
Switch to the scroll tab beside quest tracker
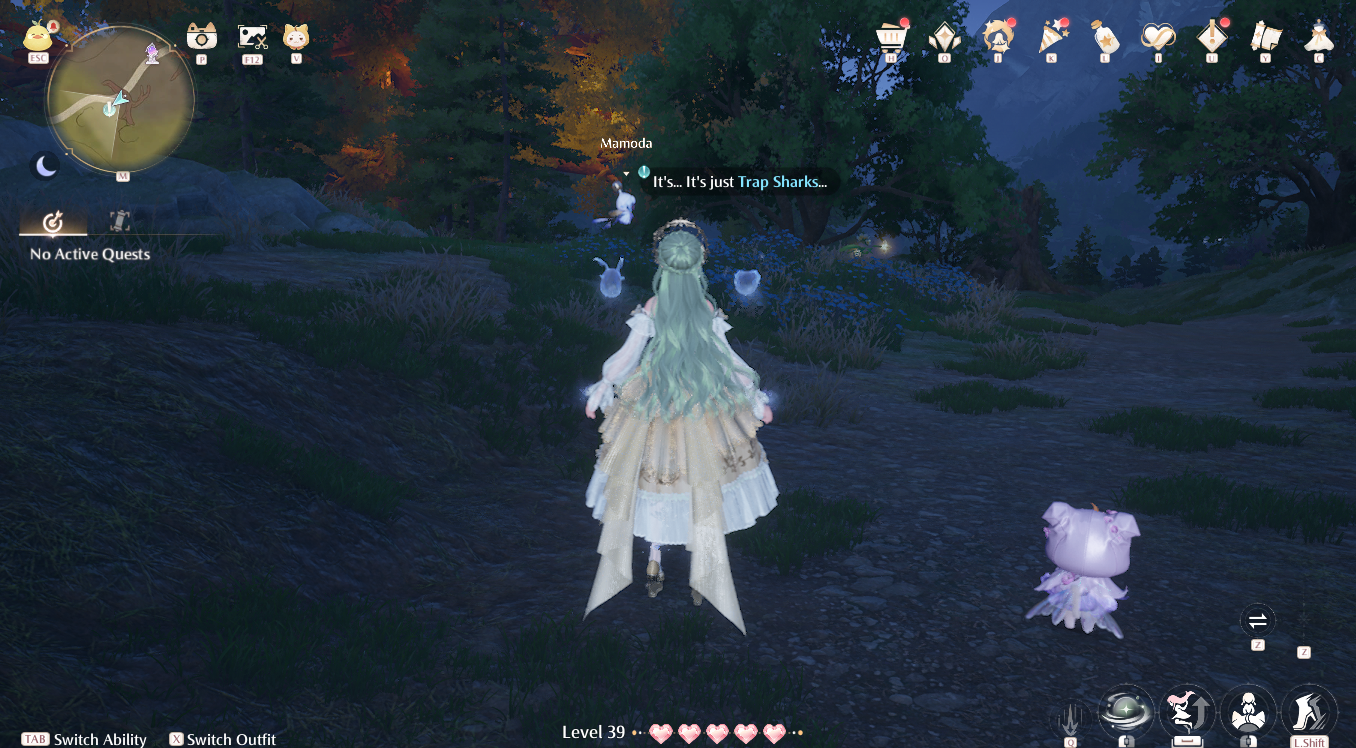click(119, 221)
